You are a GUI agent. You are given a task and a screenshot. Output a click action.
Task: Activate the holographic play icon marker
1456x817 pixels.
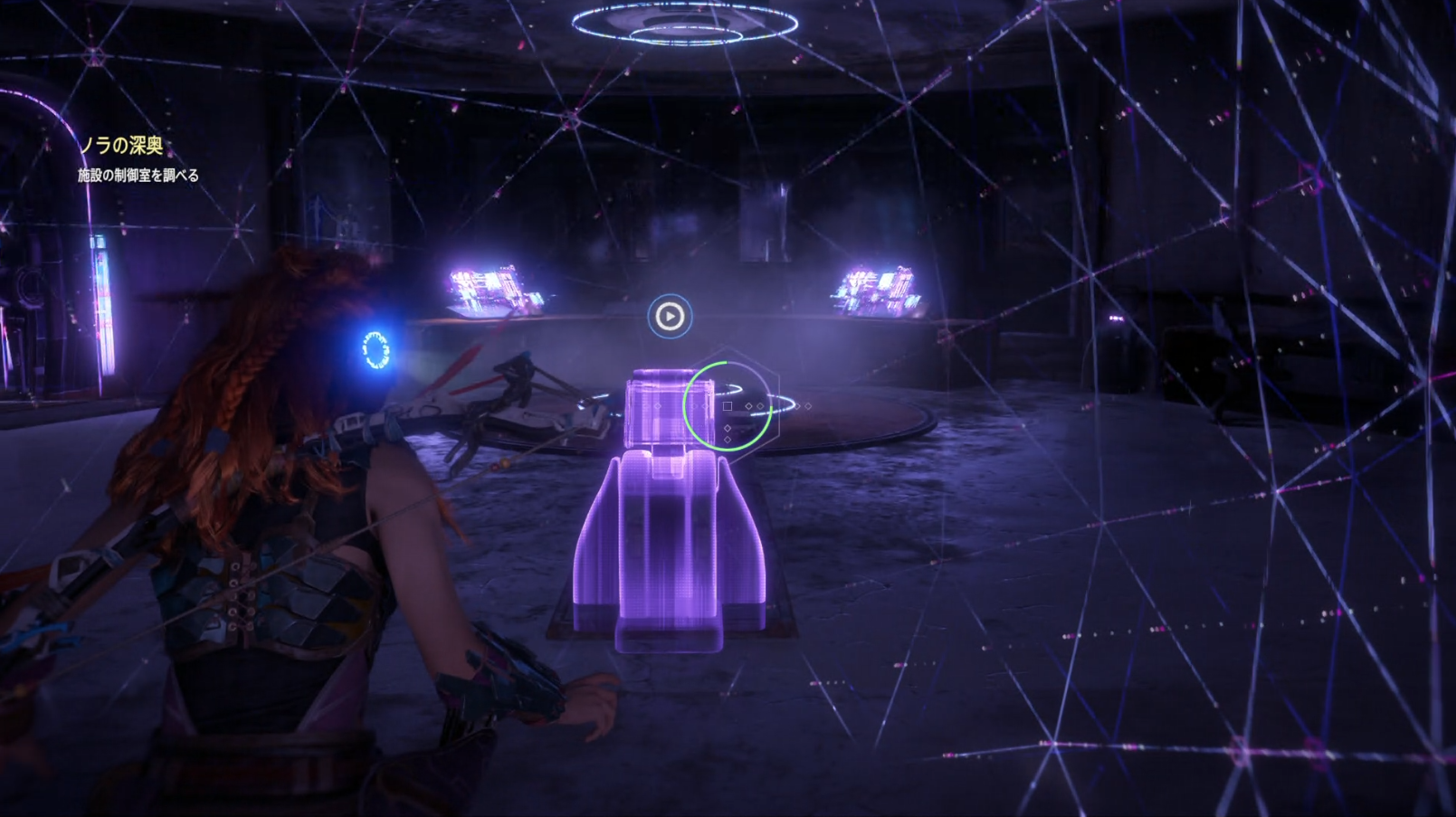tap(670, 317)
